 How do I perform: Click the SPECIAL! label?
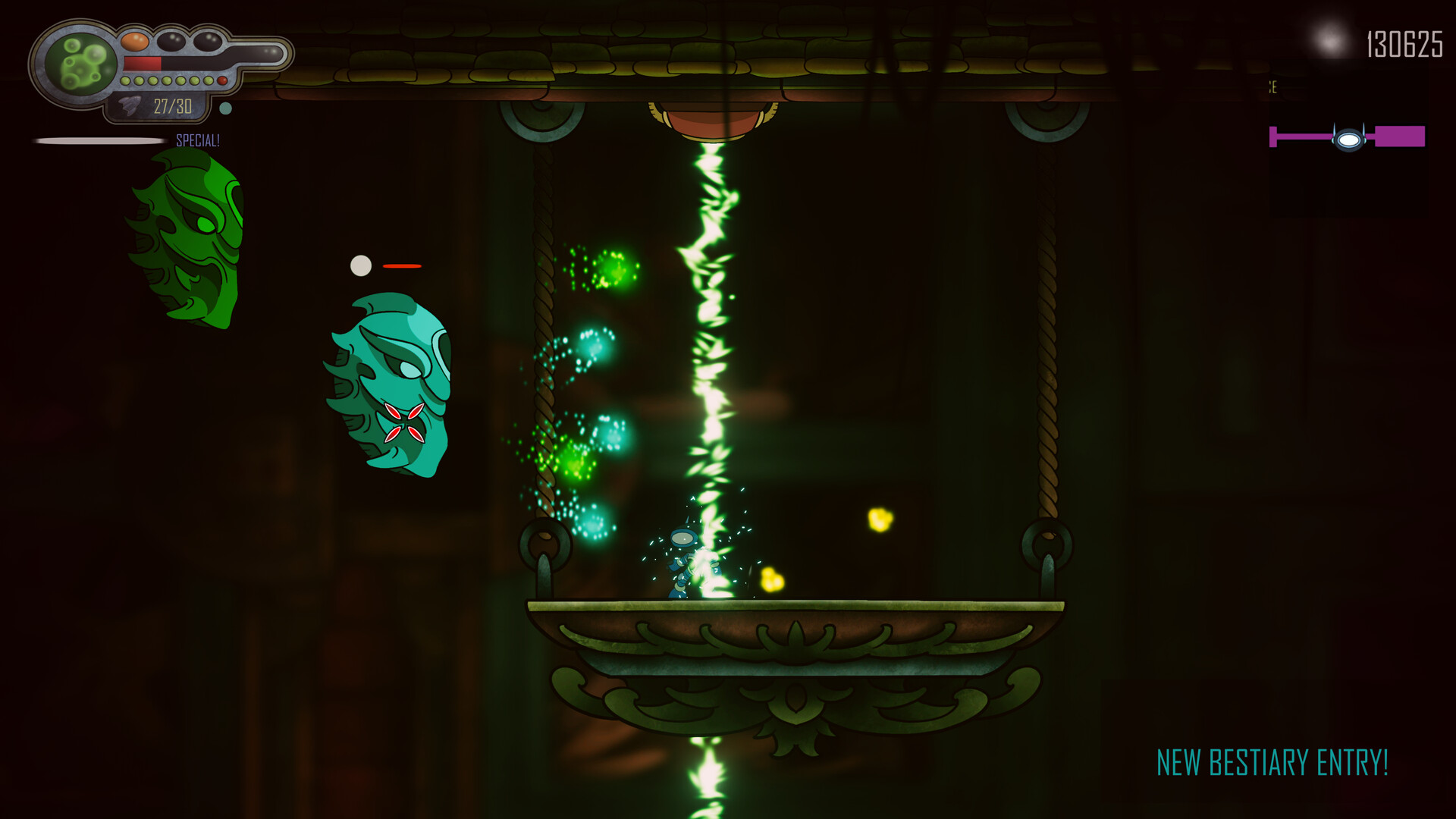[198, 141]
